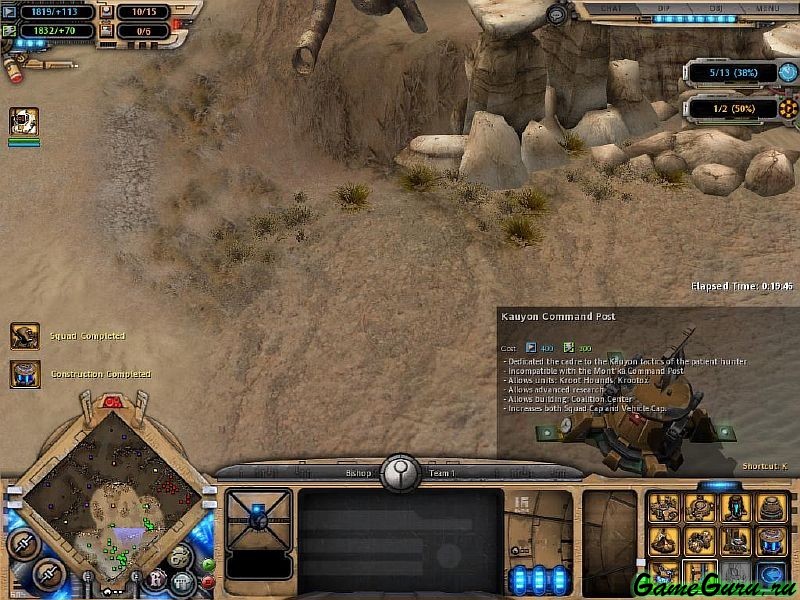Click the round R button beside the minimap
Viewport: 800px width, 600px height.
(x=157, y=578)
